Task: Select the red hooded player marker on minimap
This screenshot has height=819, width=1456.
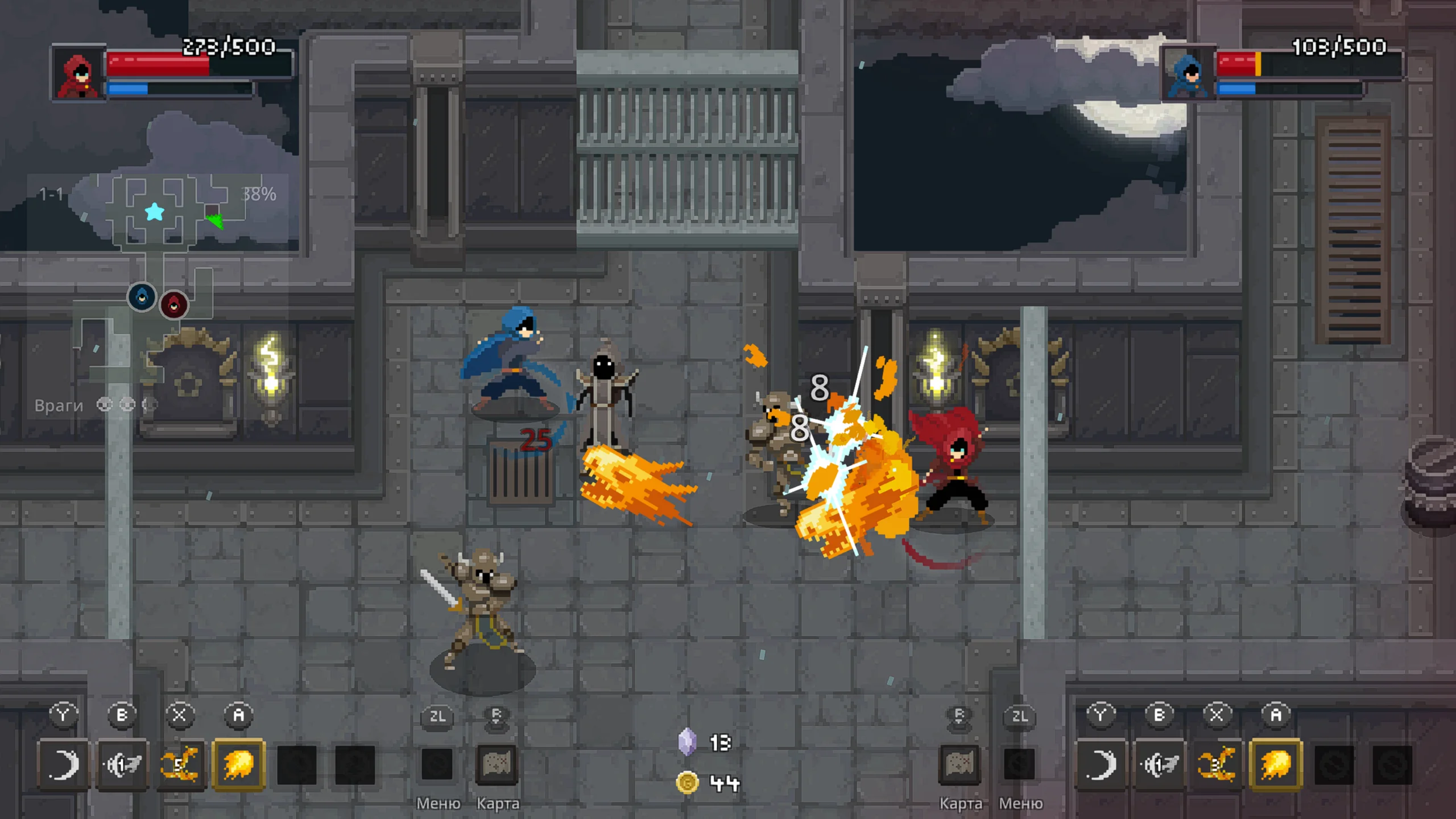Action: (x=174, y=305)
